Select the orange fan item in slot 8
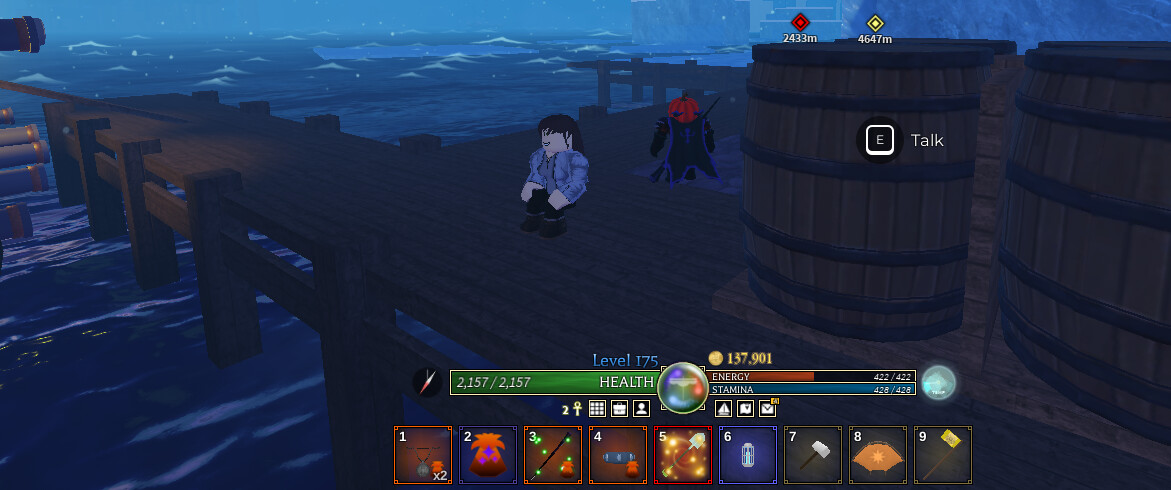 pyautogui.click(x=877, y=455)
